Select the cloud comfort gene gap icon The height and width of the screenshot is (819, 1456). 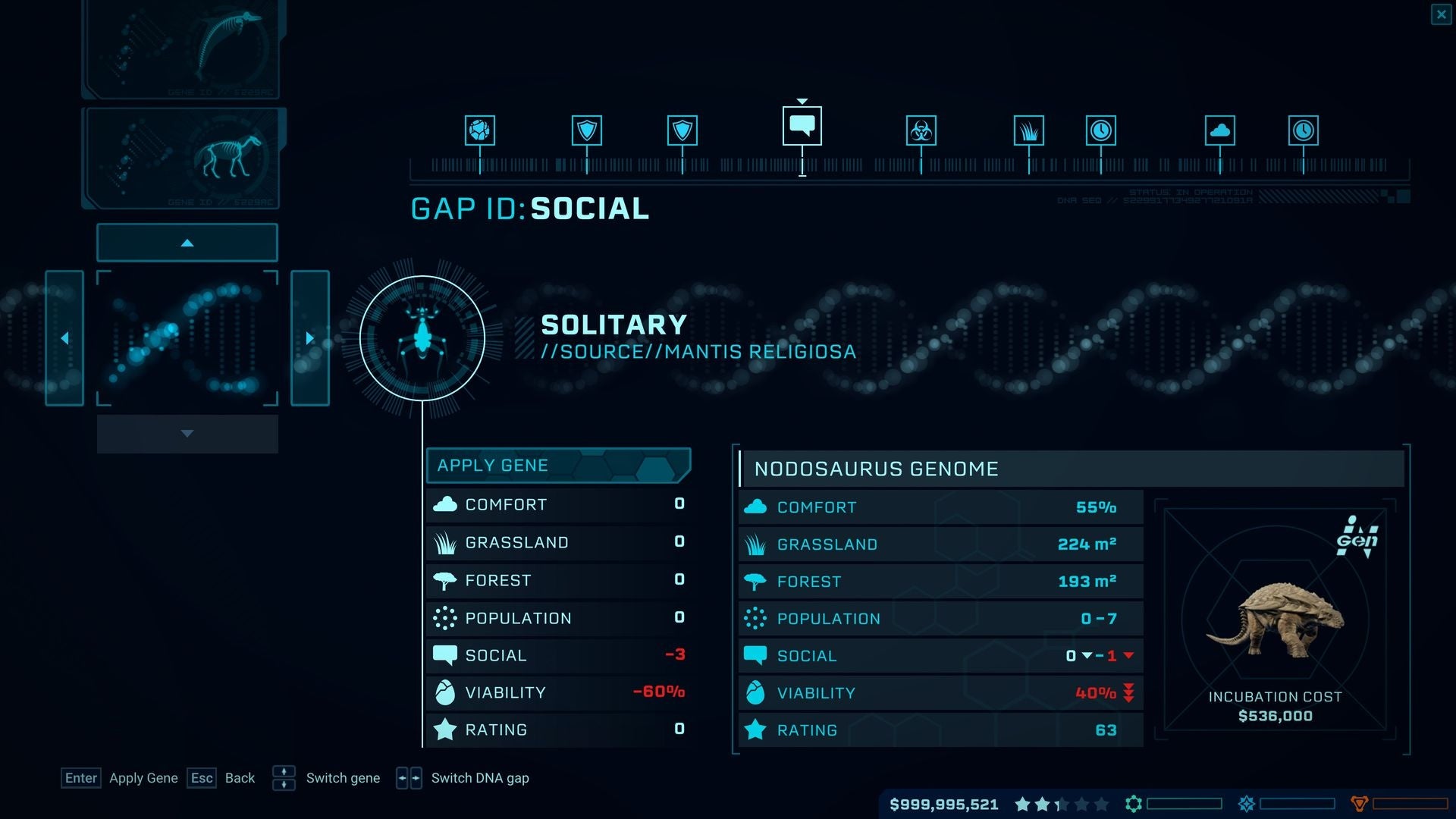[1220, 130]
